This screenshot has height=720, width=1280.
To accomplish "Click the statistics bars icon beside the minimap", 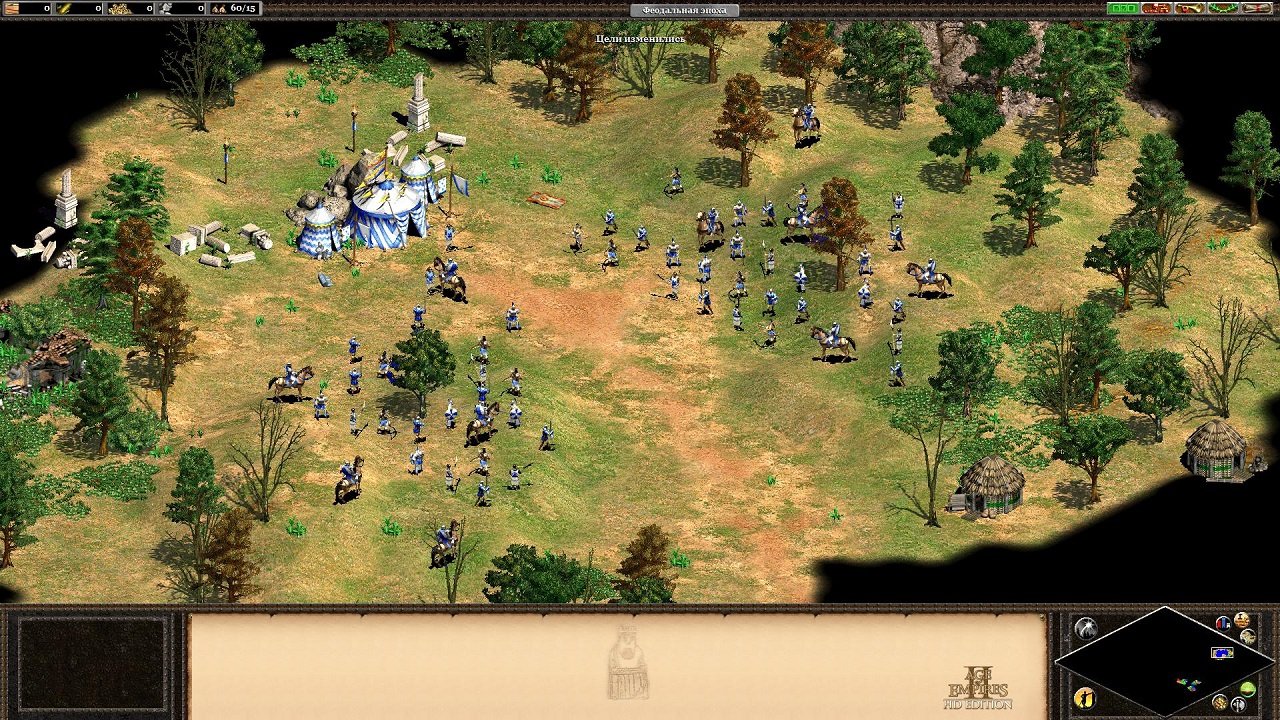I will 1223,623.
